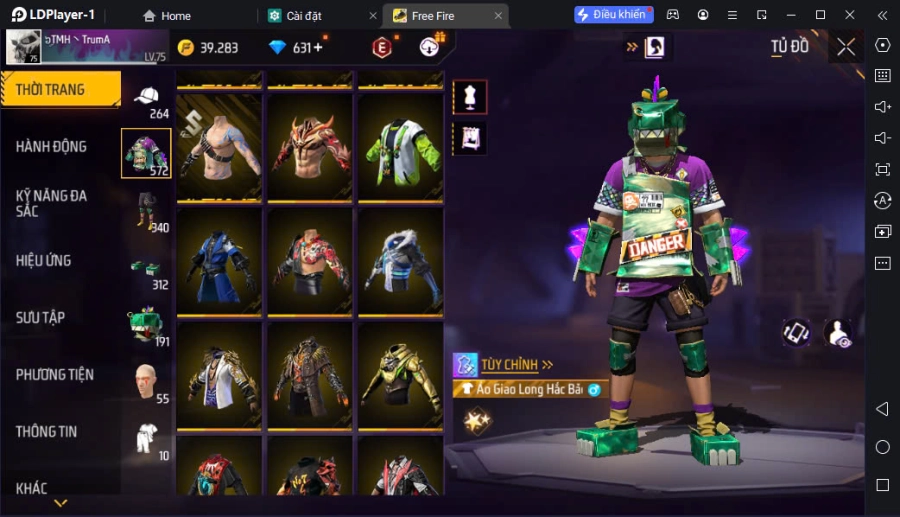Choose the gold and black jacket

tap(400, 376)
